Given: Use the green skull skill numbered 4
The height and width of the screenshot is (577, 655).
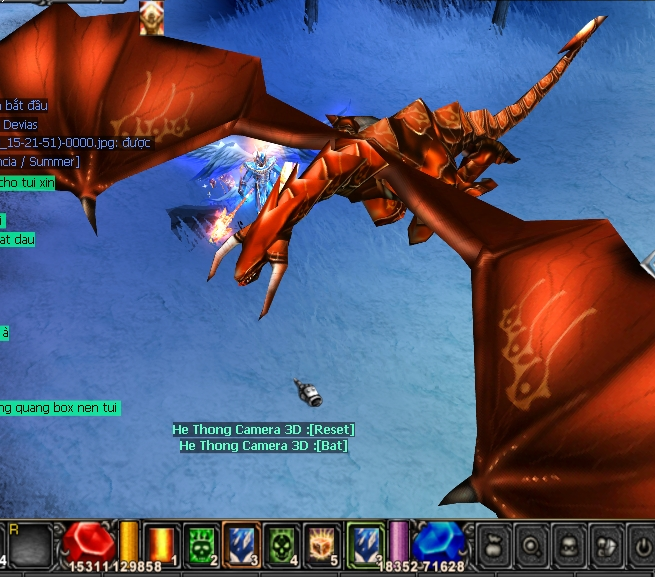Looking at the screenshot, I should click(283, 545).
